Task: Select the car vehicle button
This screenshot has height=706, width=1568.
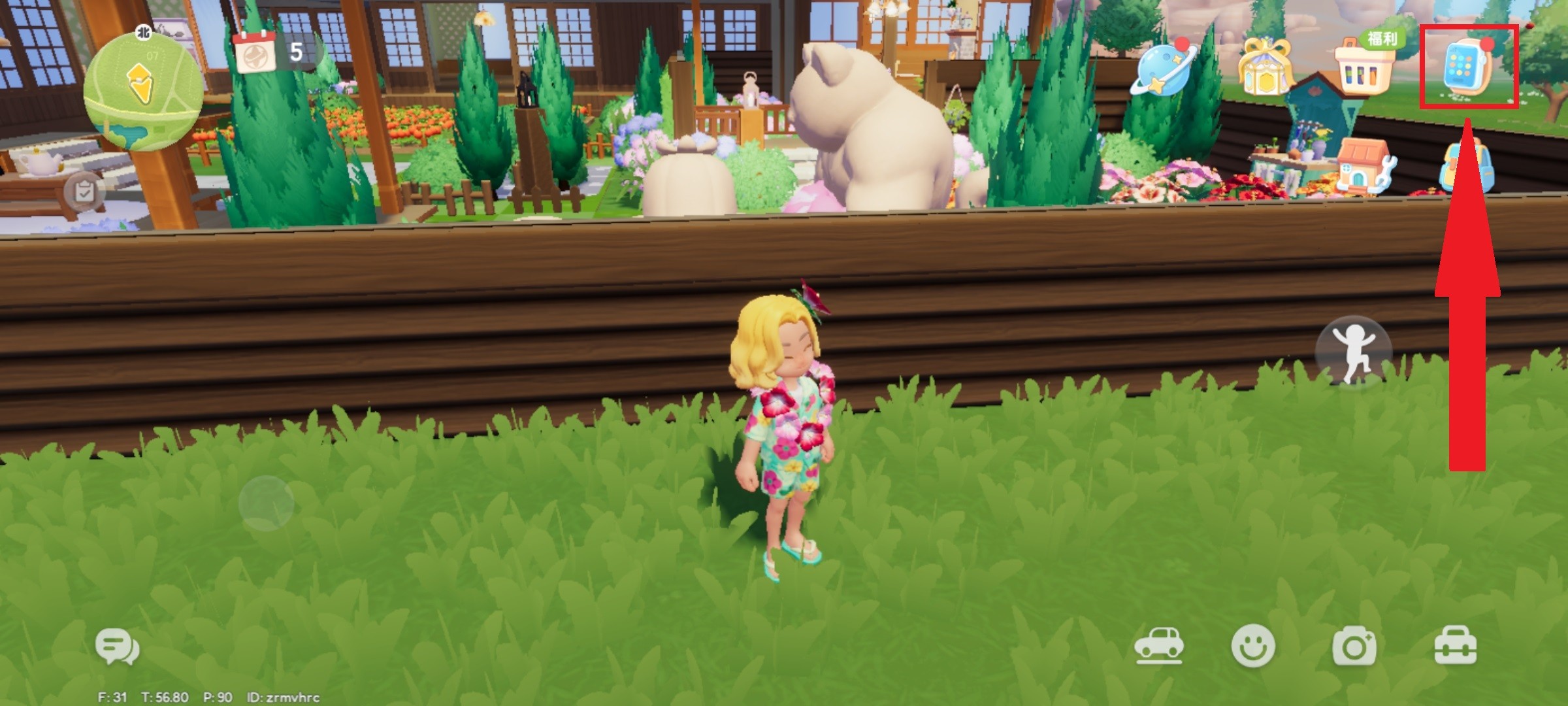Action: click(x=1159, y=646)
